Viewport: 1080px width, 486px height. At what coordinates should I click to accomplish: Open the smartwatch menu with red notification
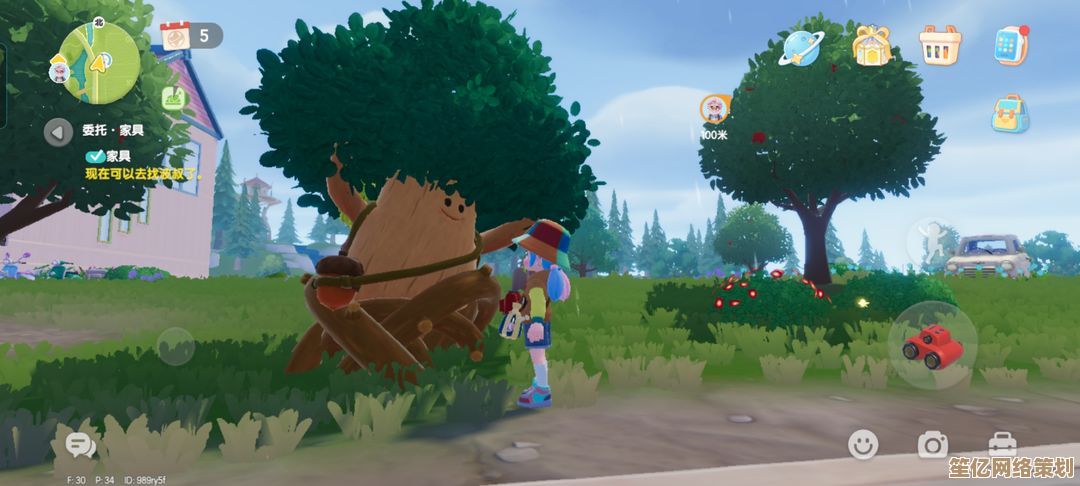click(x=1011, y=45)
